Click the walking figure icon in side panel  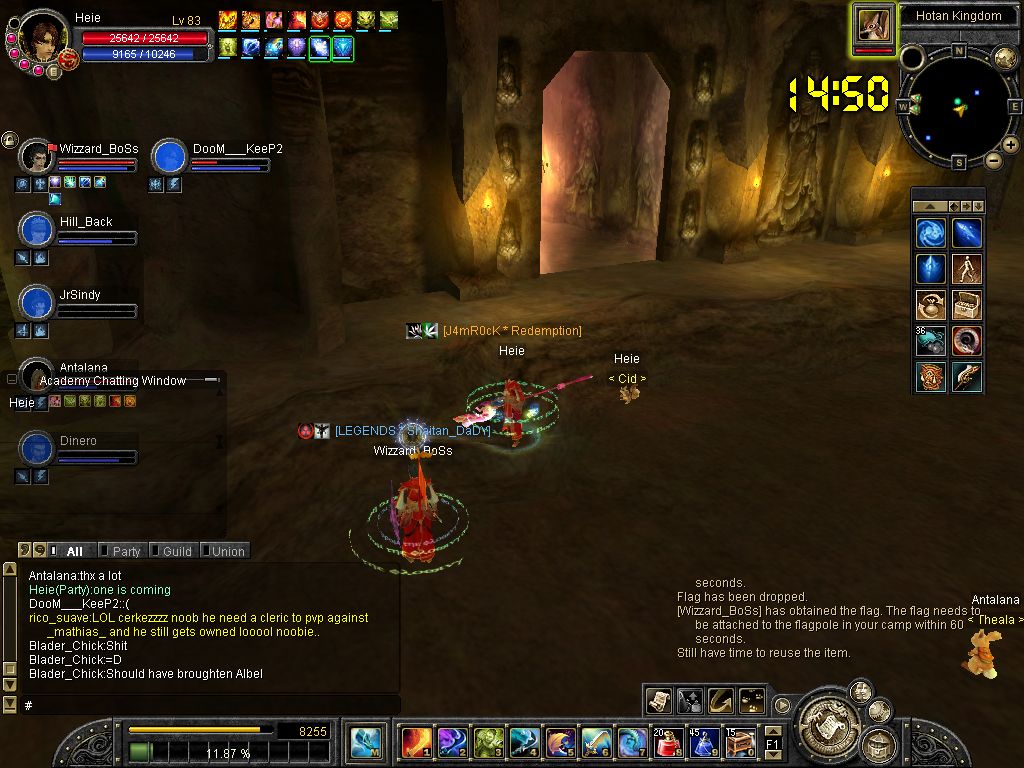966,269
